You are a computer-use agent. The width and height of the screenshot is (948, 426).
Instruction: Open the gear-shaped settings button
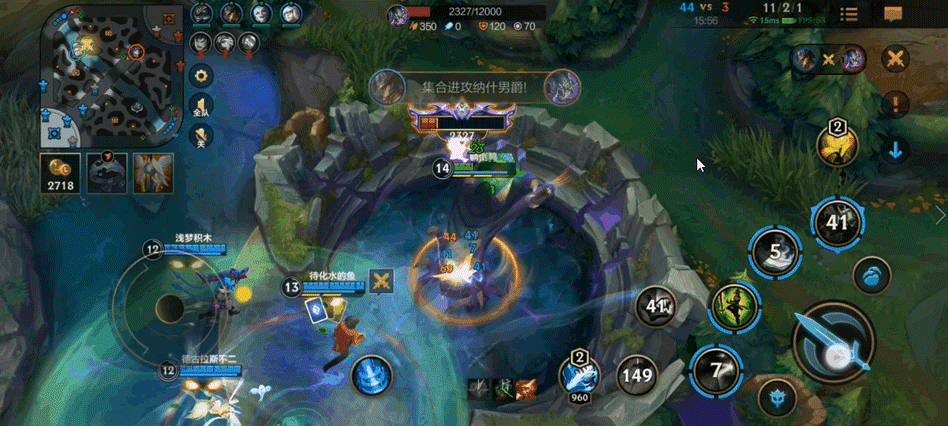201,76
